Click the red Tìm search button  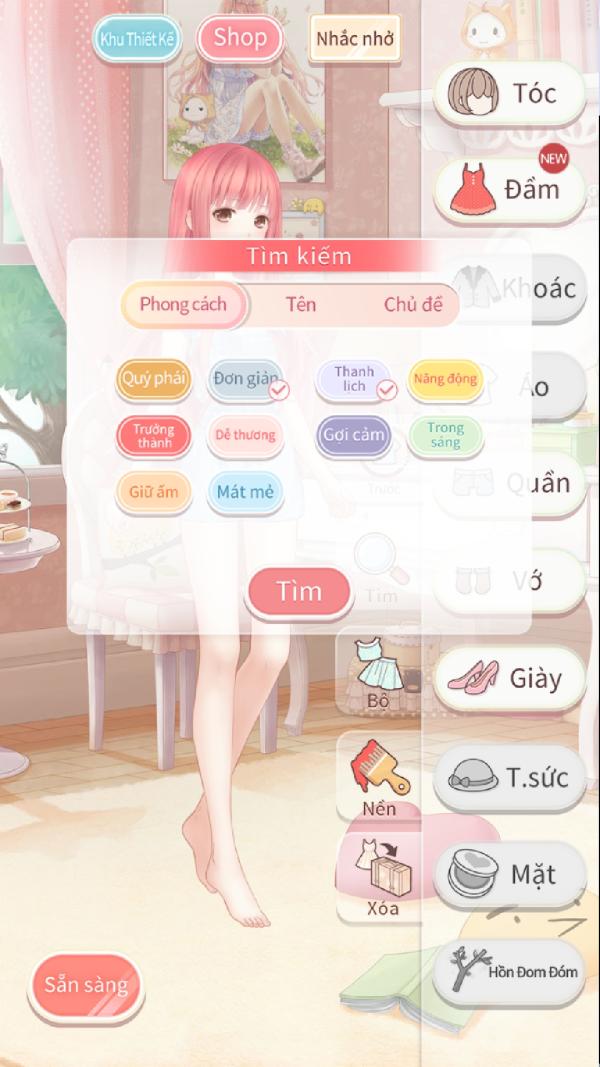pos(300,592)
